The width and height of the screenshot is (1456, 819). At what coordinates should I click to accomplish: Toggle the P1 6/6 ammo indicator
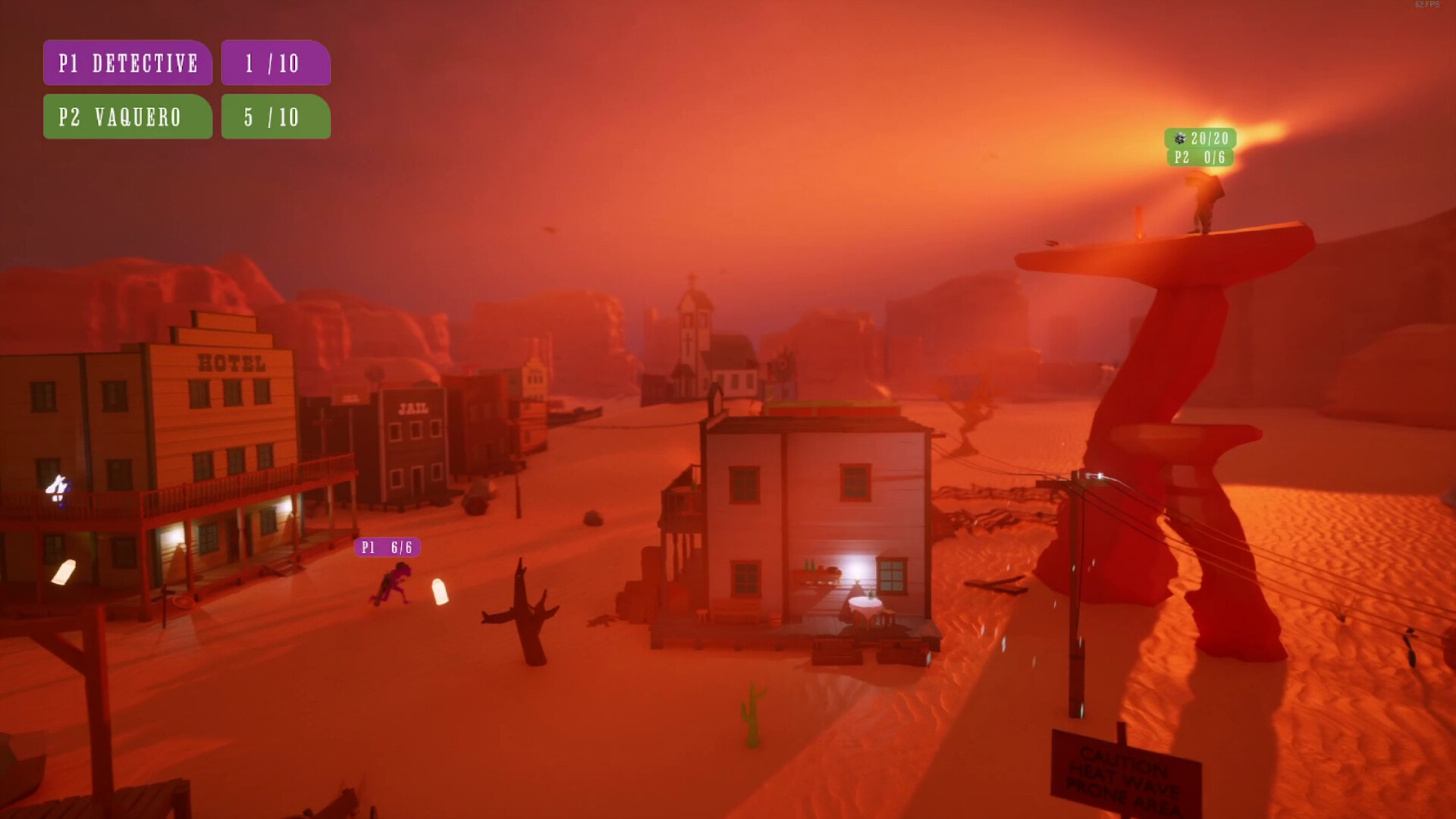pos(388,547)
